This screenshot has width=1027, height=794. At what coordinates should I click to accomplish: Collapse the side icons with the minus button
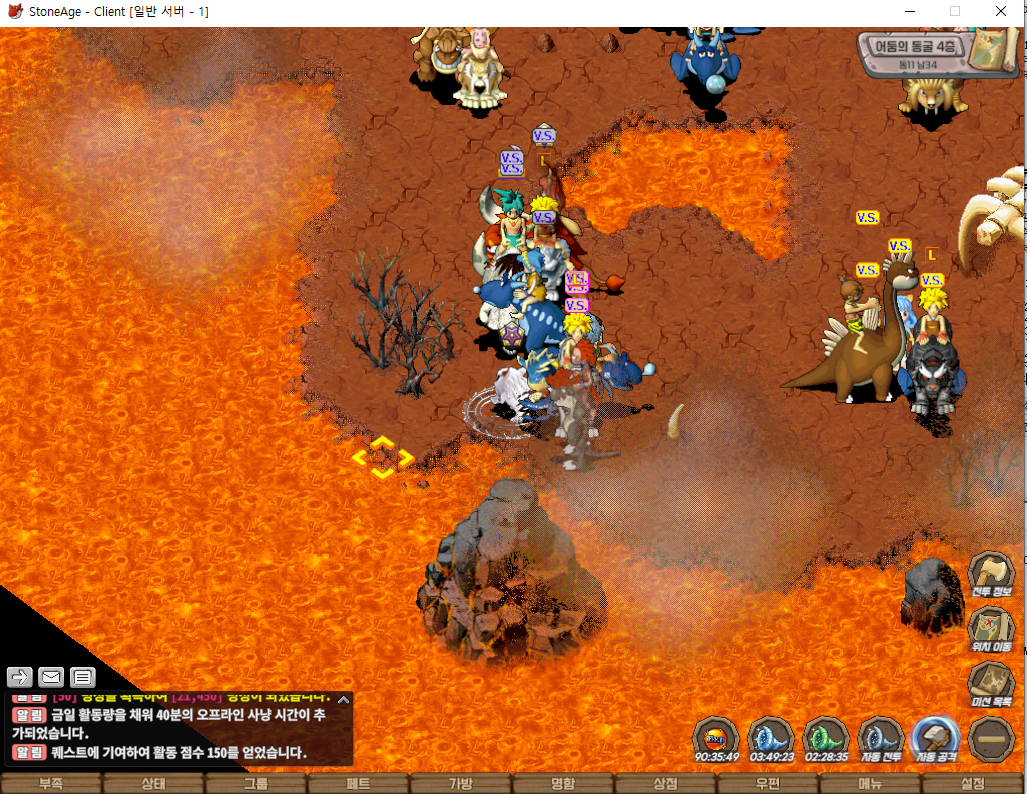pyautogui.click(x=991, y=739)
